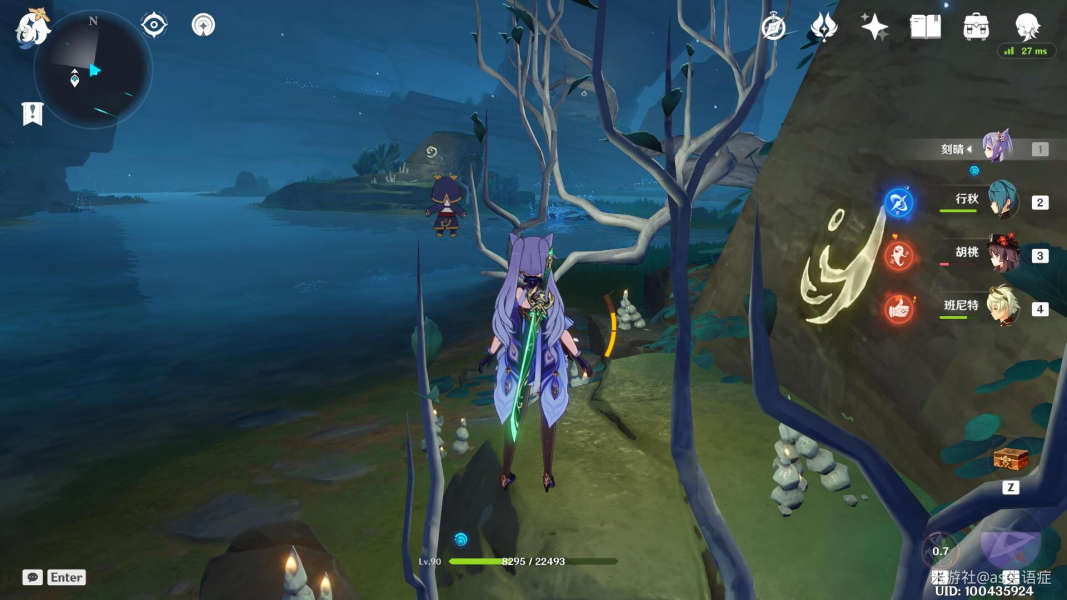
Task: Open the backpack inventory
Action: pos(976,27)
